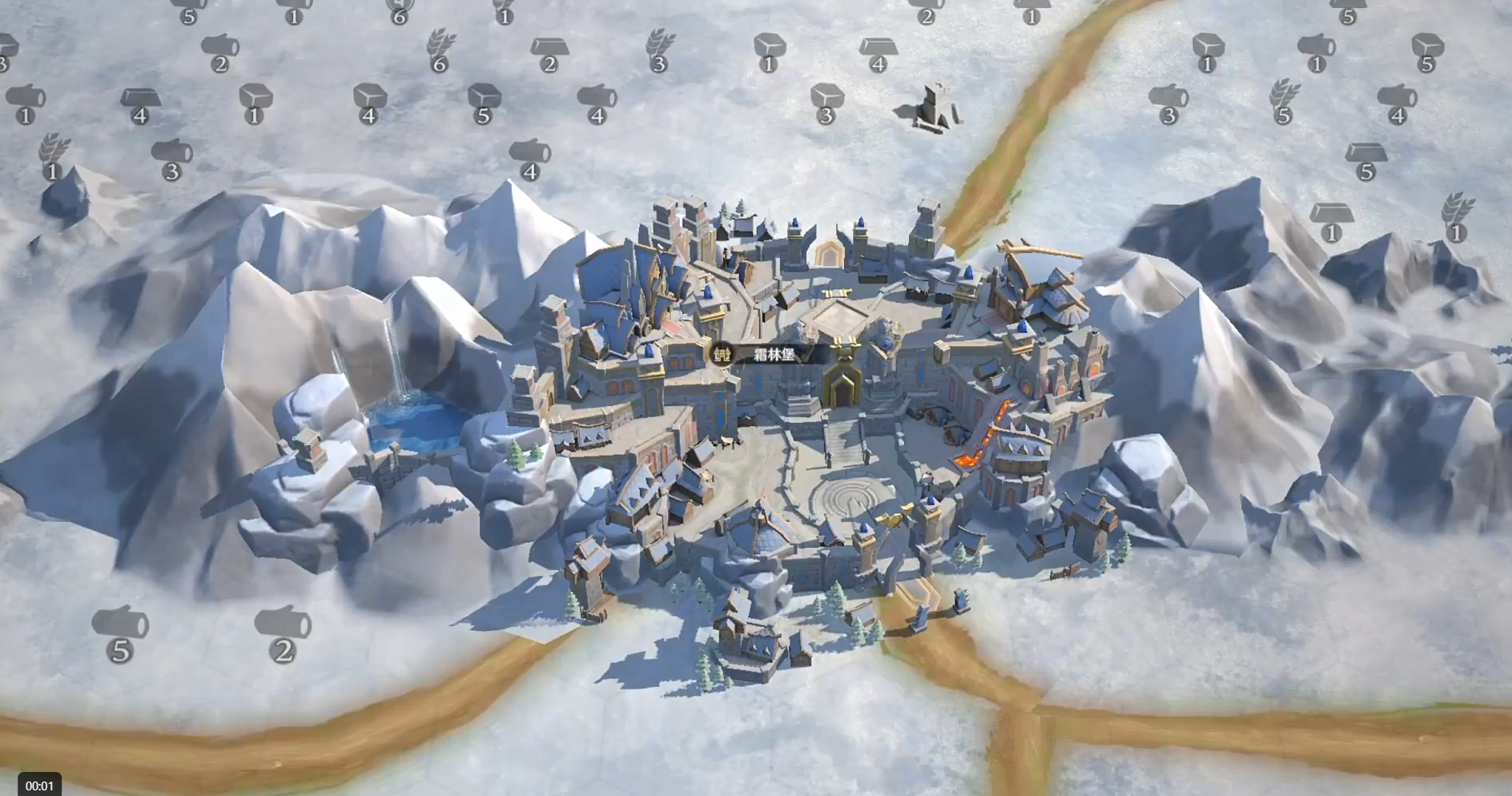1512x796 pixels.
Task: Select the large level 5 wood marker
Action: (x=120, y=634)
